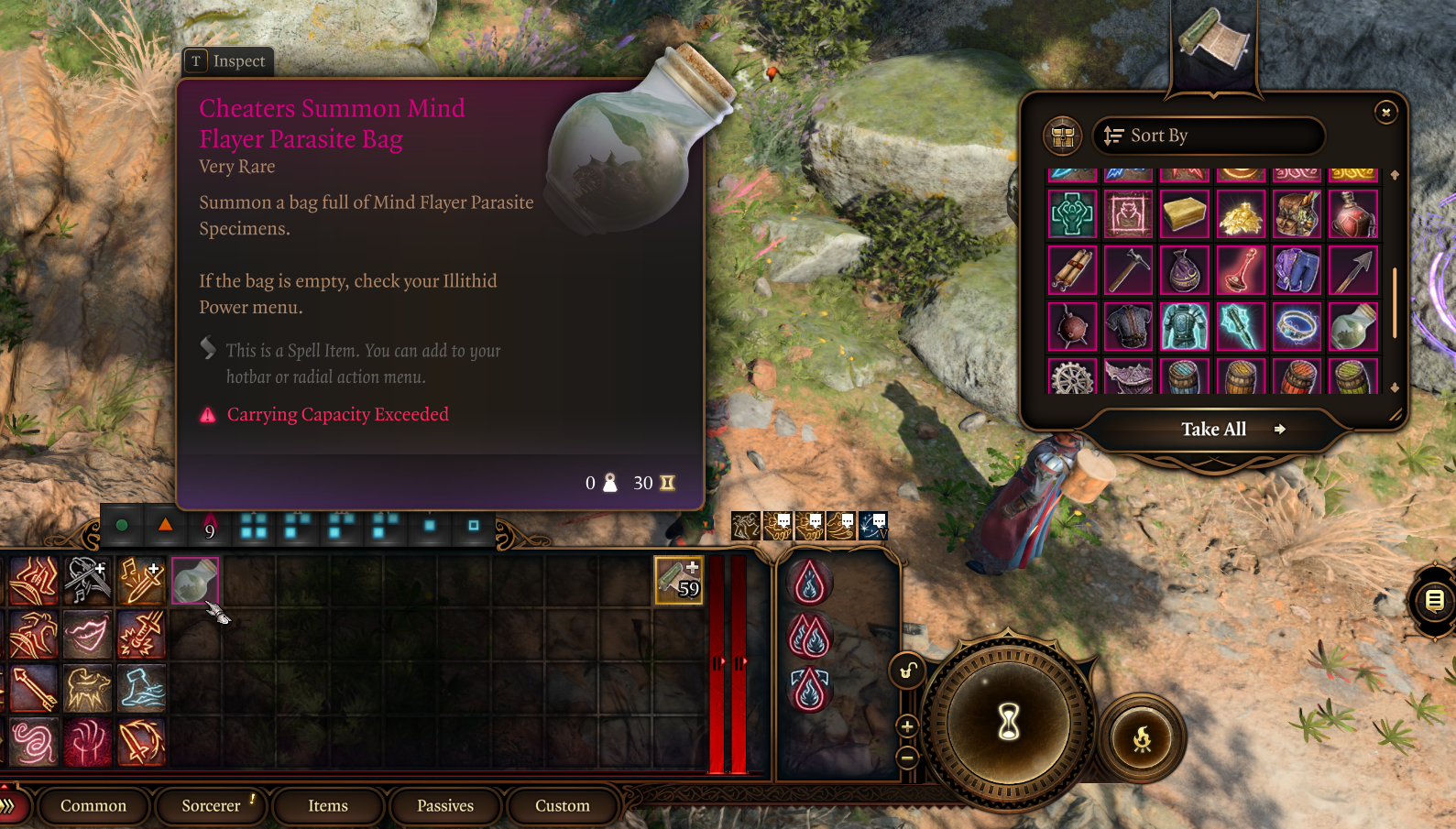The width and height of the screenshot is (1456, 829).
Task: Open the Sorcerer hotbar tab
Action: click(x=211, y=806)
